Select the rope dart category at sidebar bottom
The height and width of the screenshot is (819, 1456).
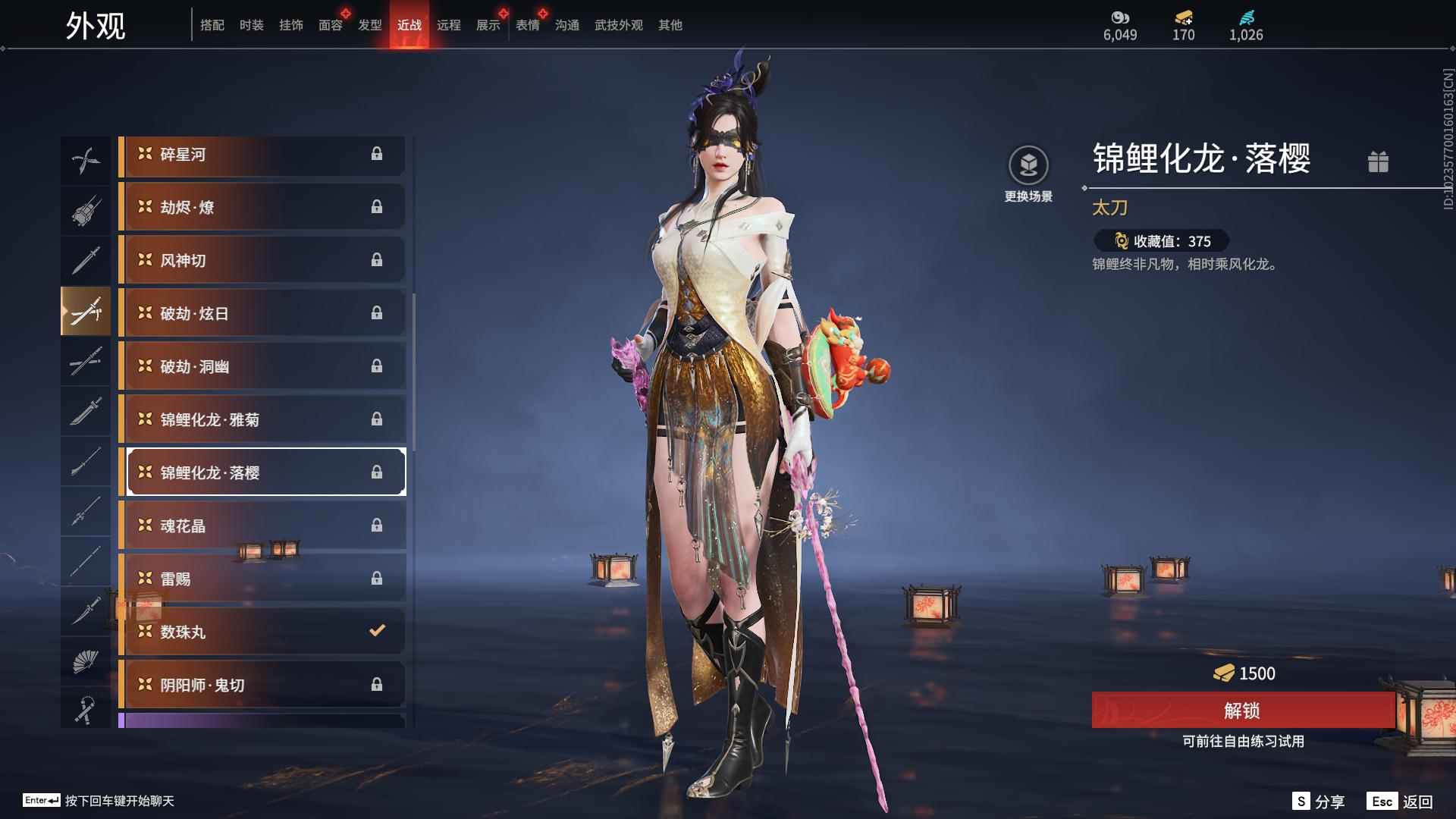86,709
